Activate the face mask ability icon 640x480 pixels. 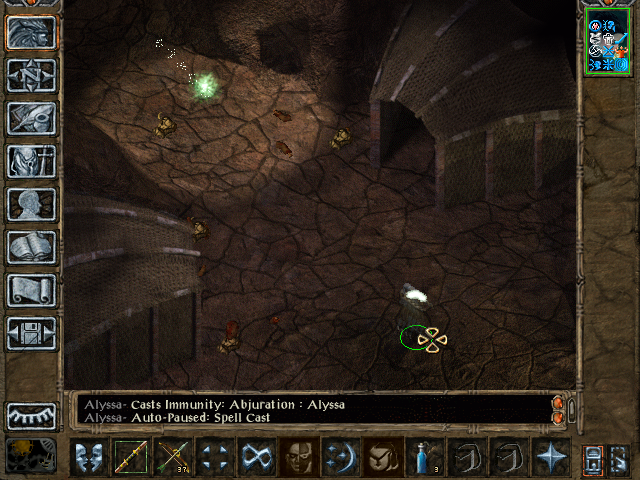298,457
